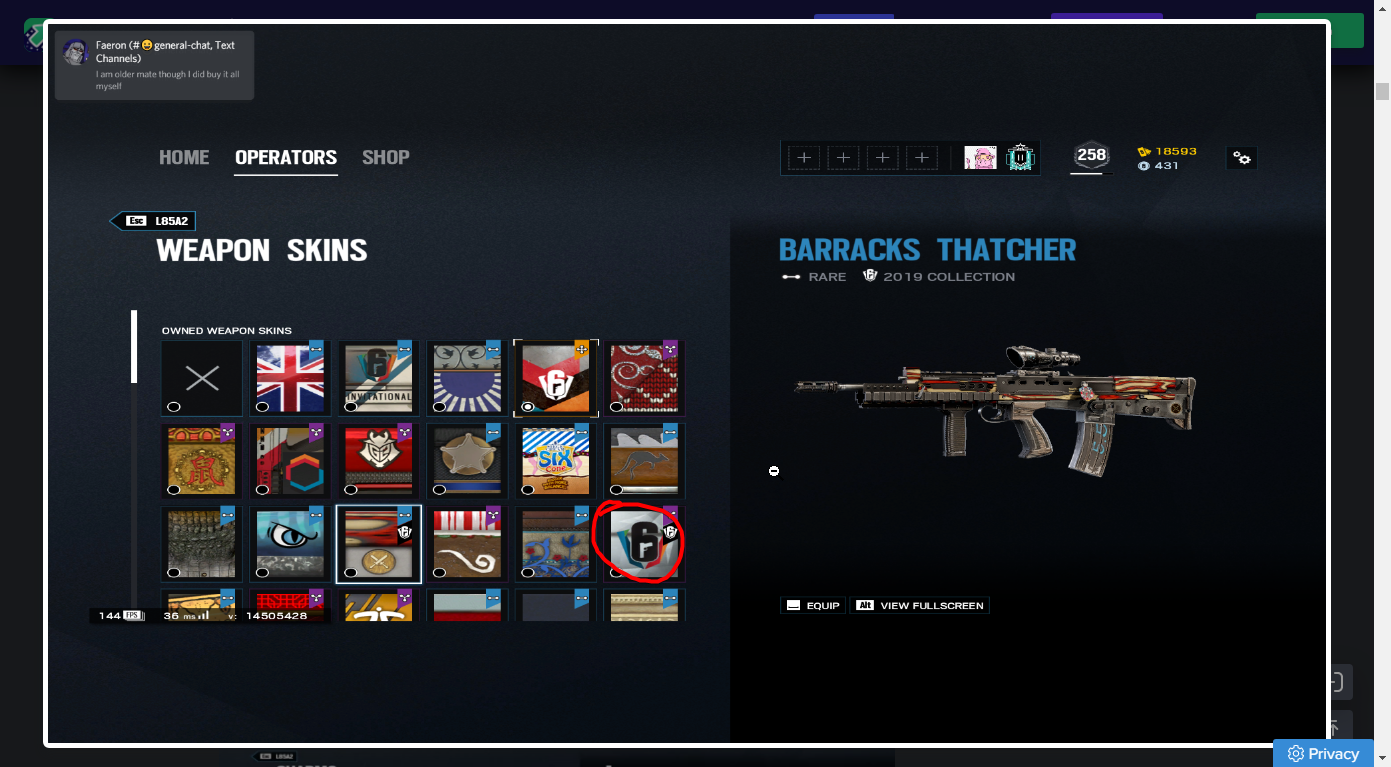The image size is (1391, 767).
Task: Open the settings gear menu
Action: point(1241,158)
